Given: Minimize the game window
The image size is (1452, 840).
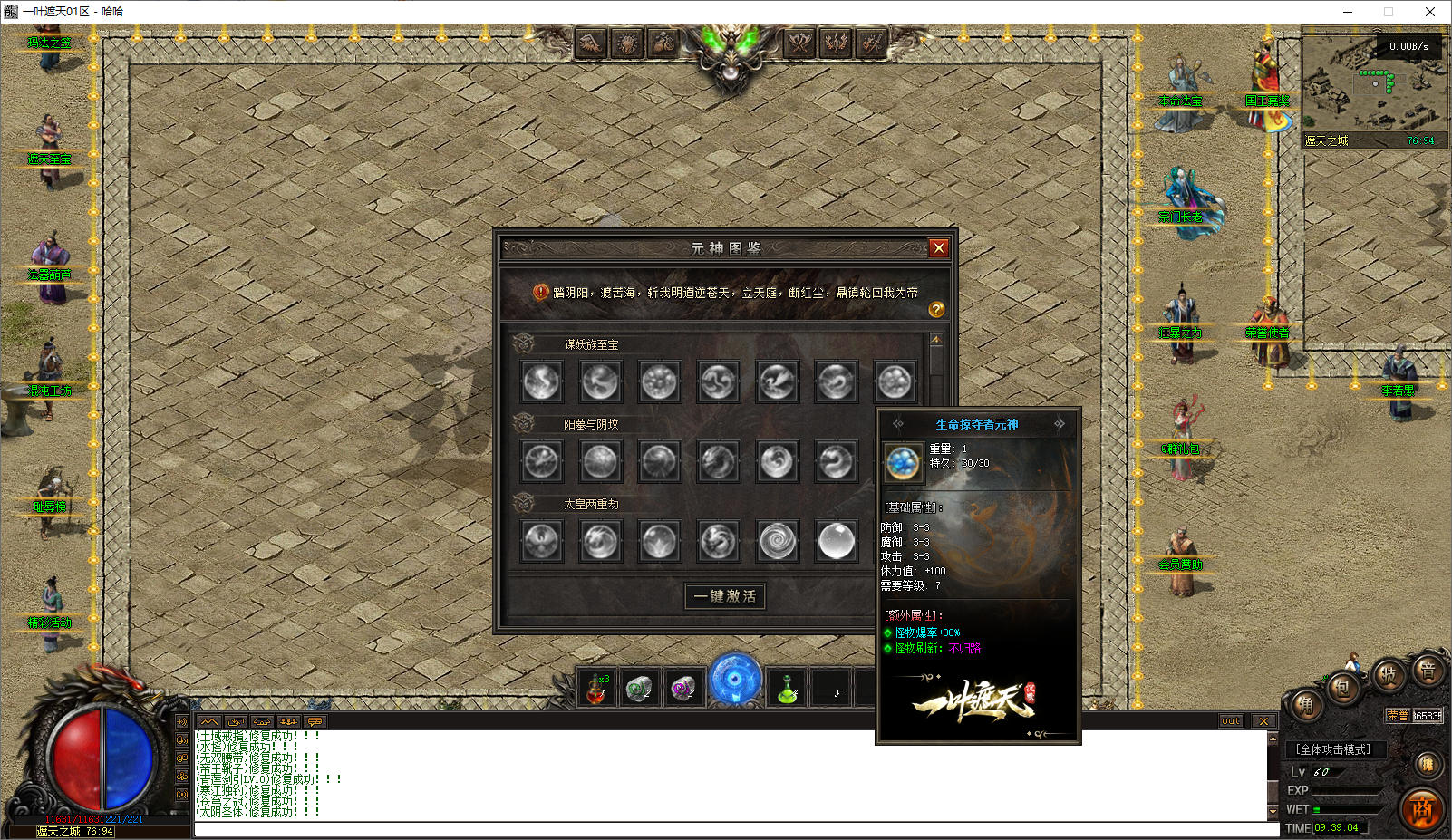Looking at the screenshot, I should 1347,12.
